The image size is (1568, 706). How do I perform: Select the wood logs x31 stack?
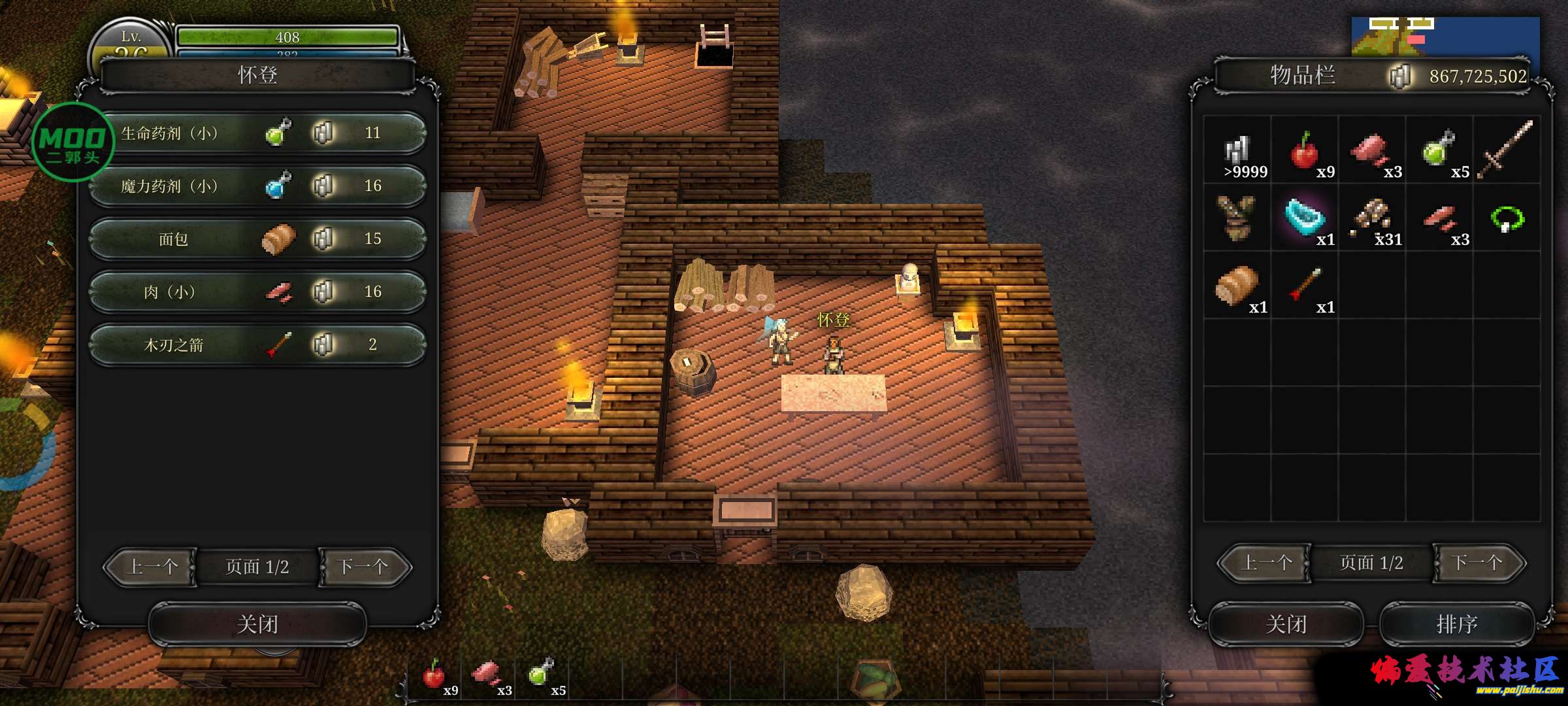click(1372, 218)
